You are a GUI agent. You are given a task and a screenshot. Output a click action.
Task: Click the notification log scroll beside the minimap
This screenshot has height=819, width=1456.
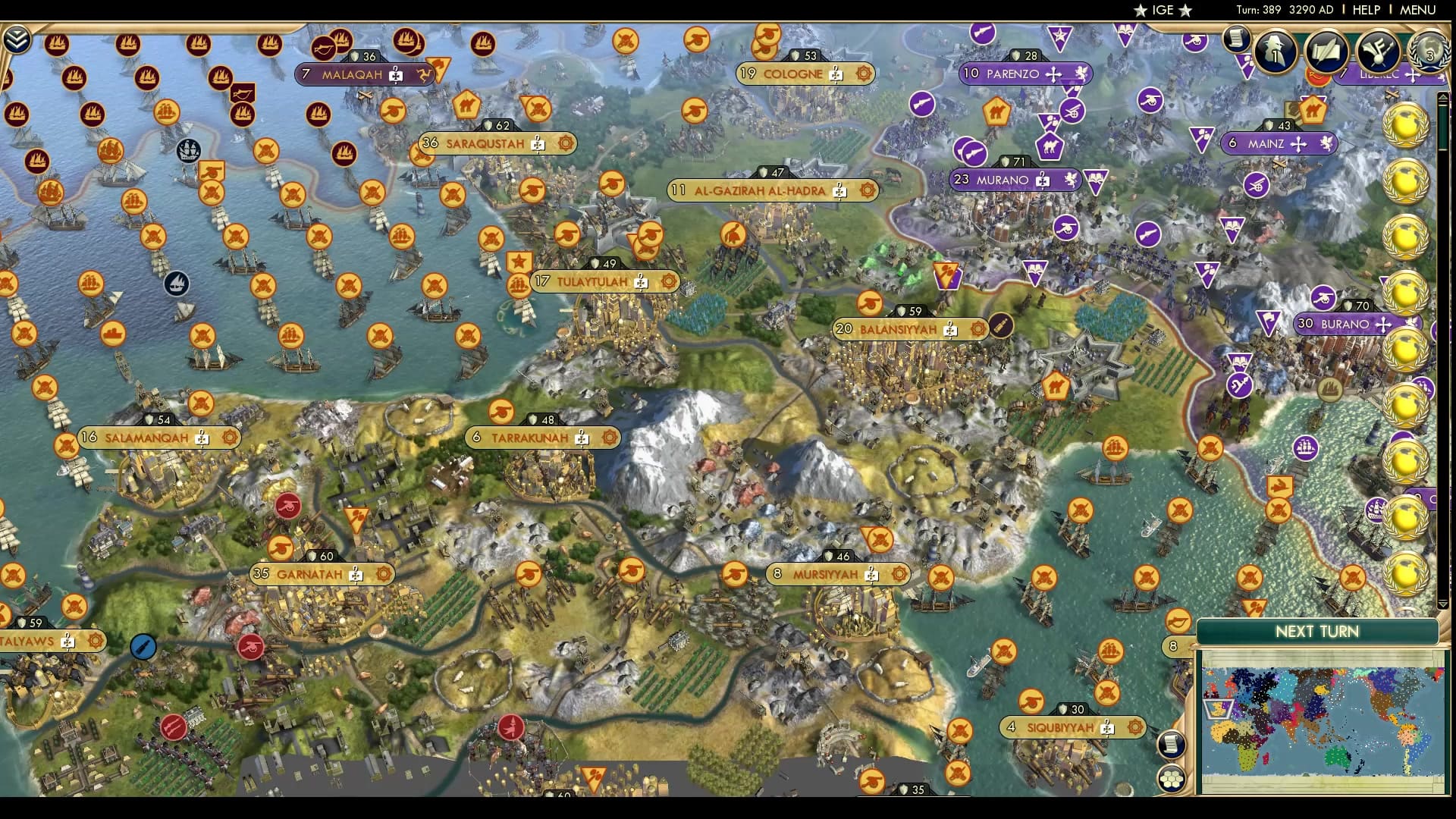[1170, 744]
